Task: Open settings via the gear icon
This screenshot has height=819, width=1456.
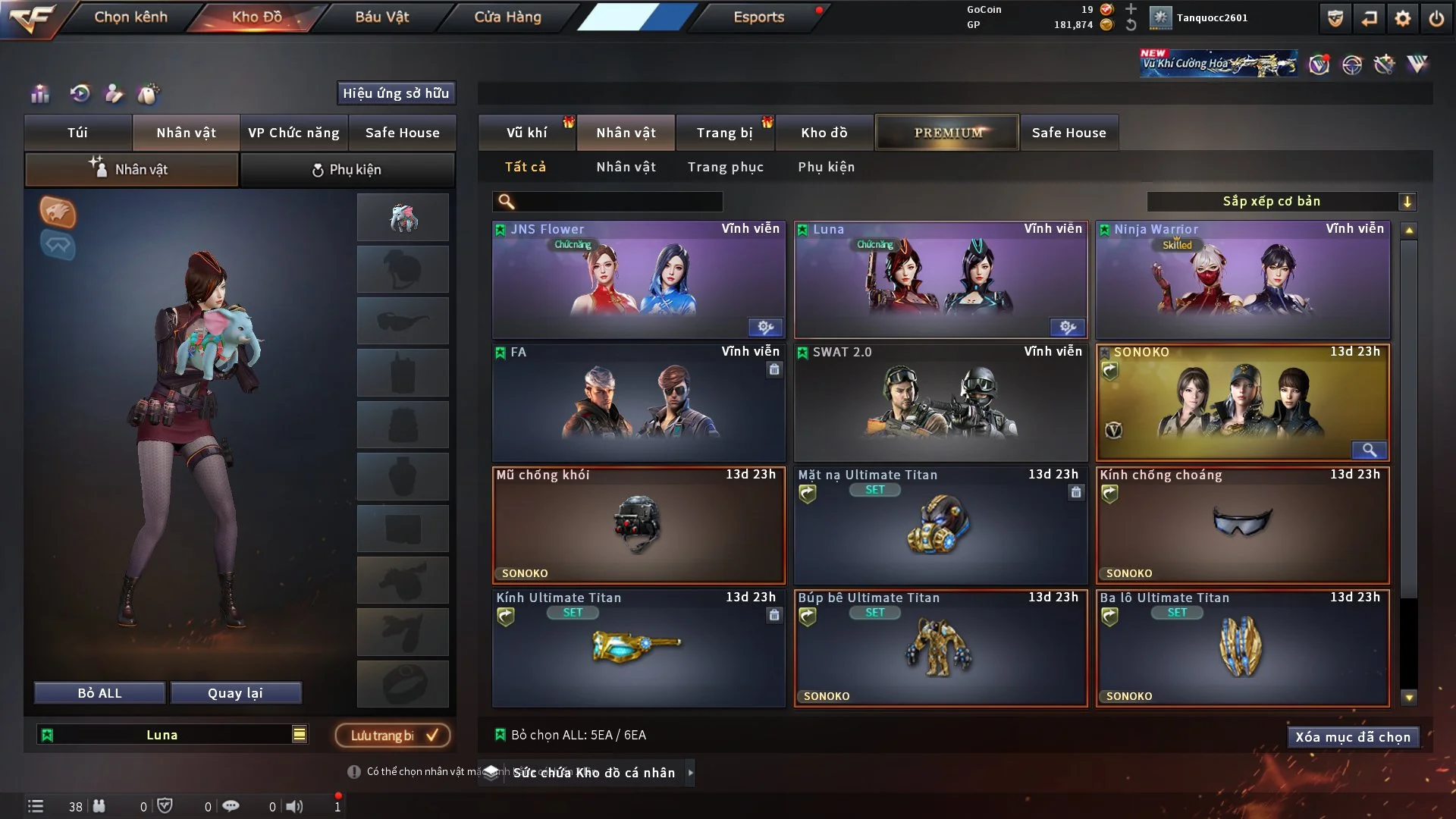Action: point(1402,18)
